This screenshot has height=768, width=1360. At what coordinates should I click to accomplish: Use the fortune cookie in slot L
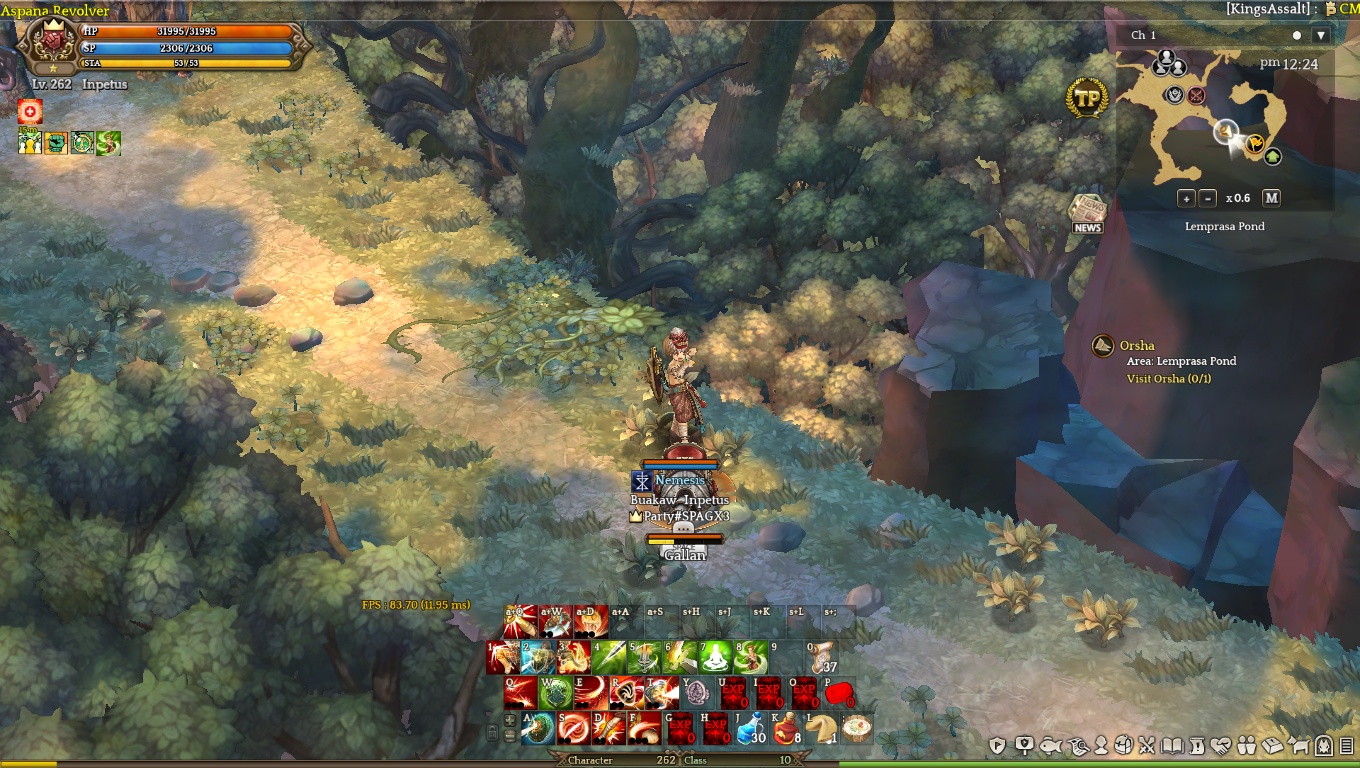point(821,728)
